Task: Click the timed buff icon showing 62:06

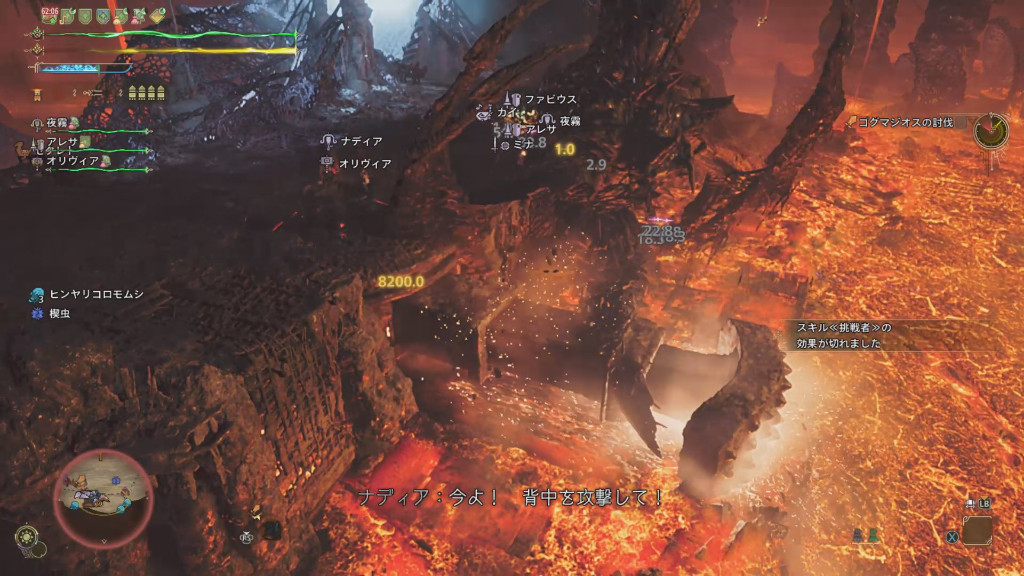Action: 49,15
